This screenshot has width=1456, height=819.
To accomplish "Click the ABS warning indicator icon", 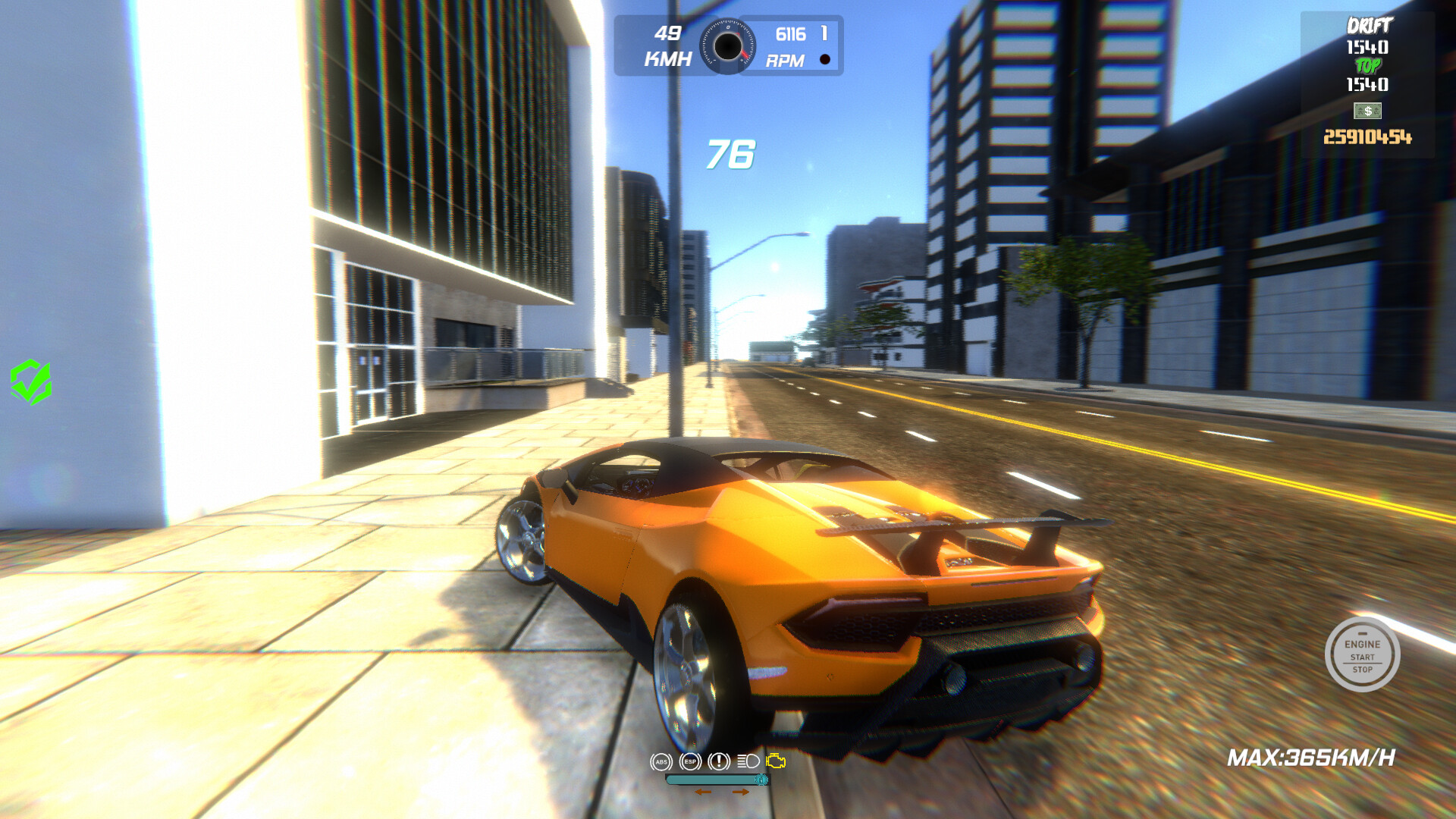I will click(662, 761).
